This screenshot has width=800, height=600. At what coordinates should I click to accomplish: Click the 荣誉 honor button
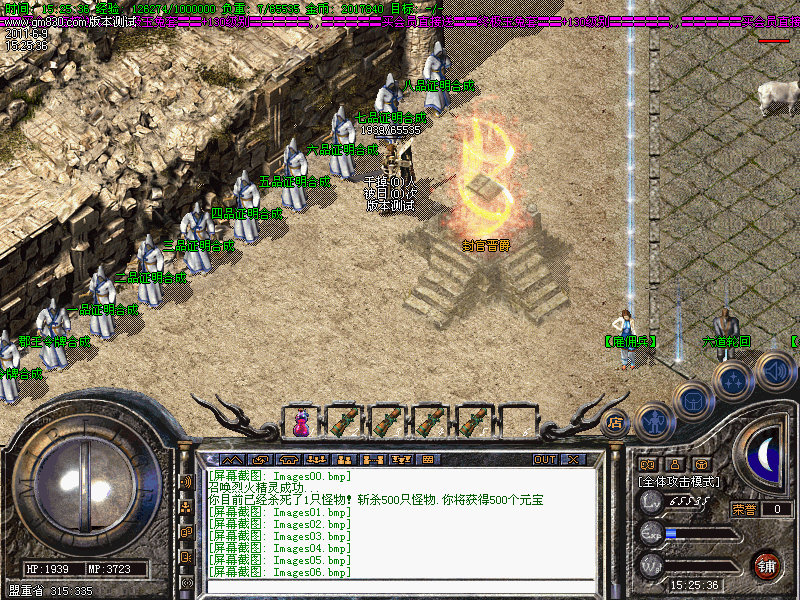tap(745, 509)
